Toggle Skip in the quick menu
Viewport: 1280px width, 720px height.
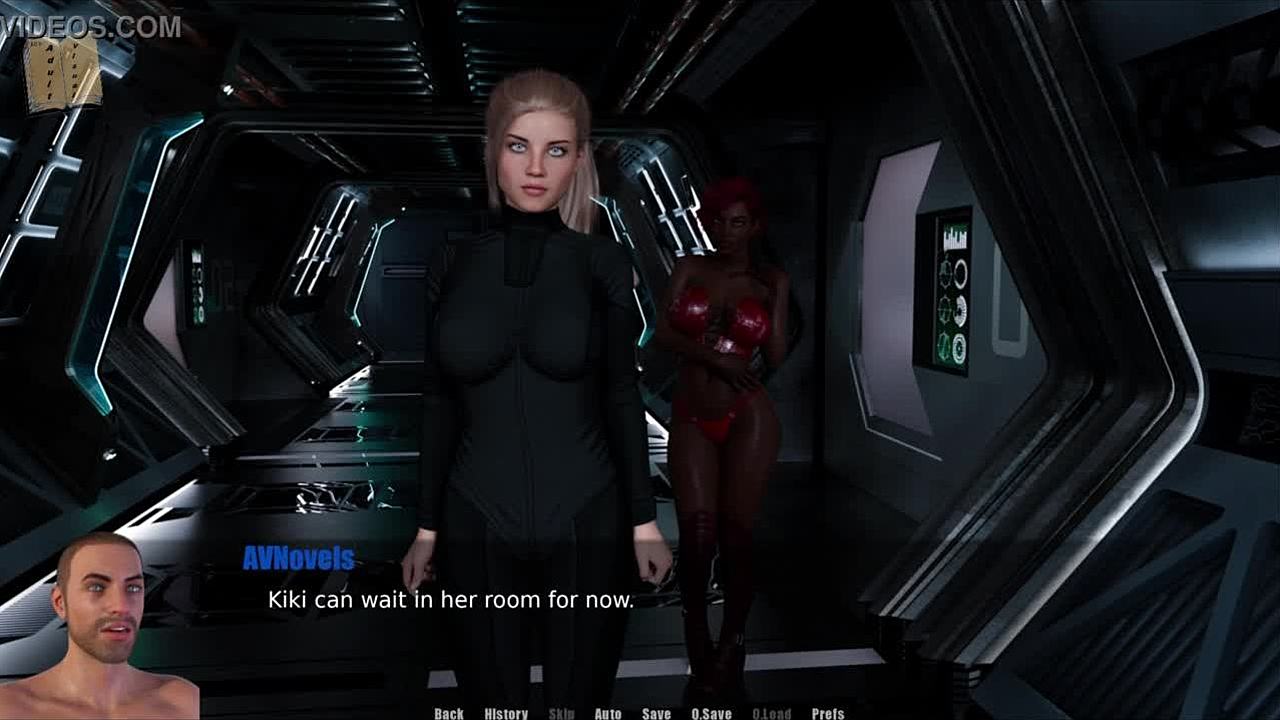[562, 713]
